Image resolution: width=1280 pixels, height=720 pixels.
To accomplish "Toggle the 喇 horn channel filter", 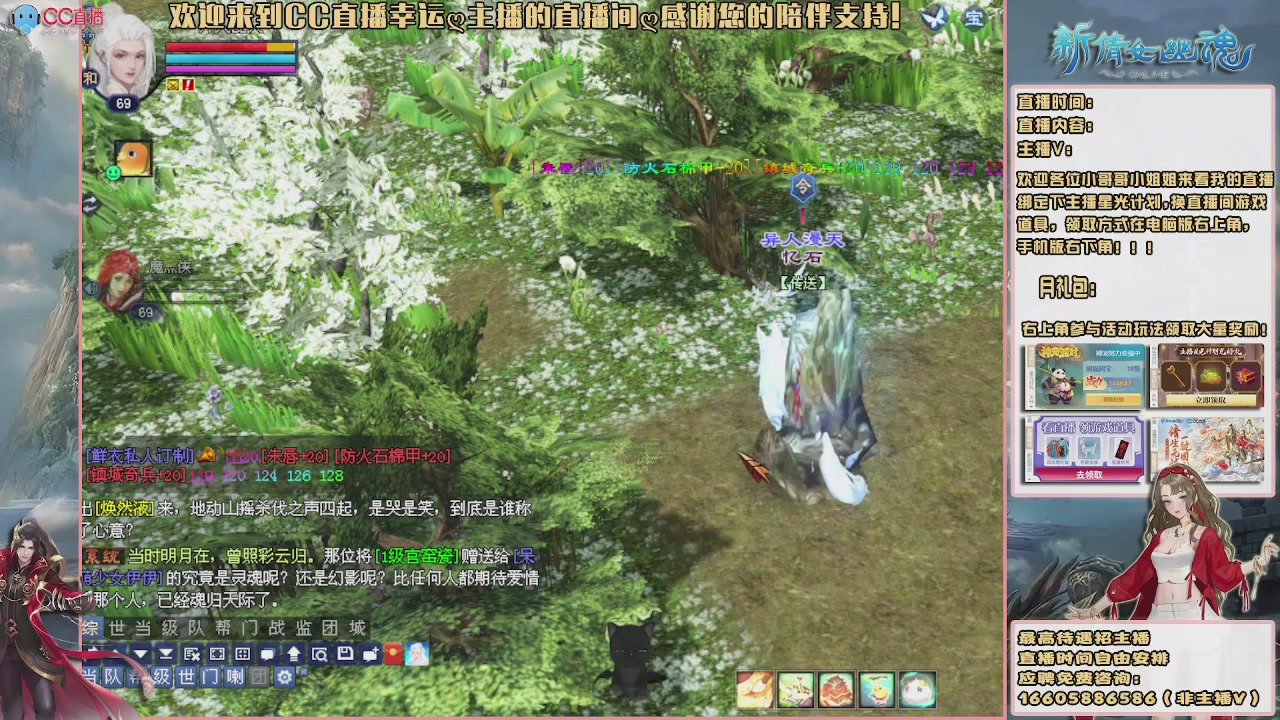I will (x=235, y=677).
